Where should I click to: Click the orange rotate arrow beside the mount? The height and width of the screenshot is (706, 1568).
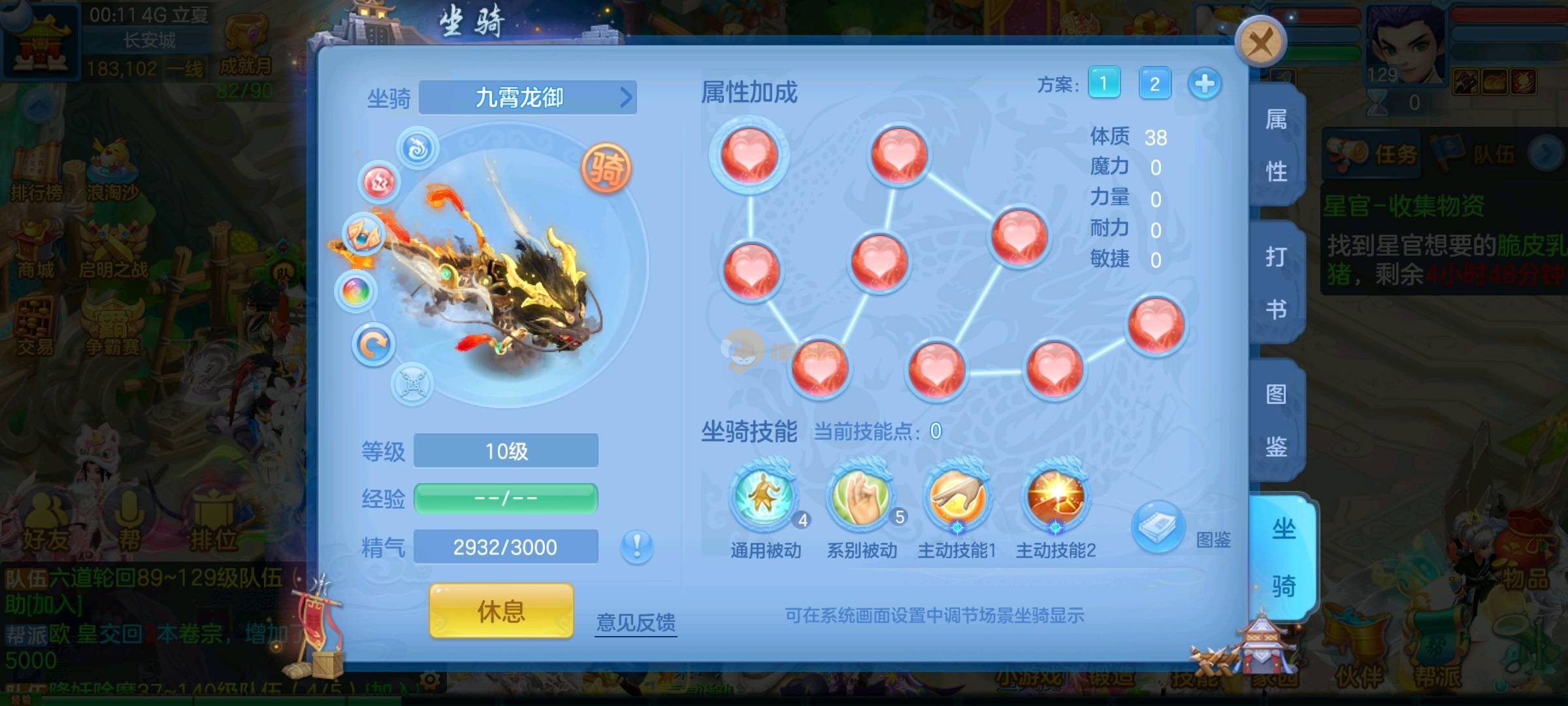373,345
